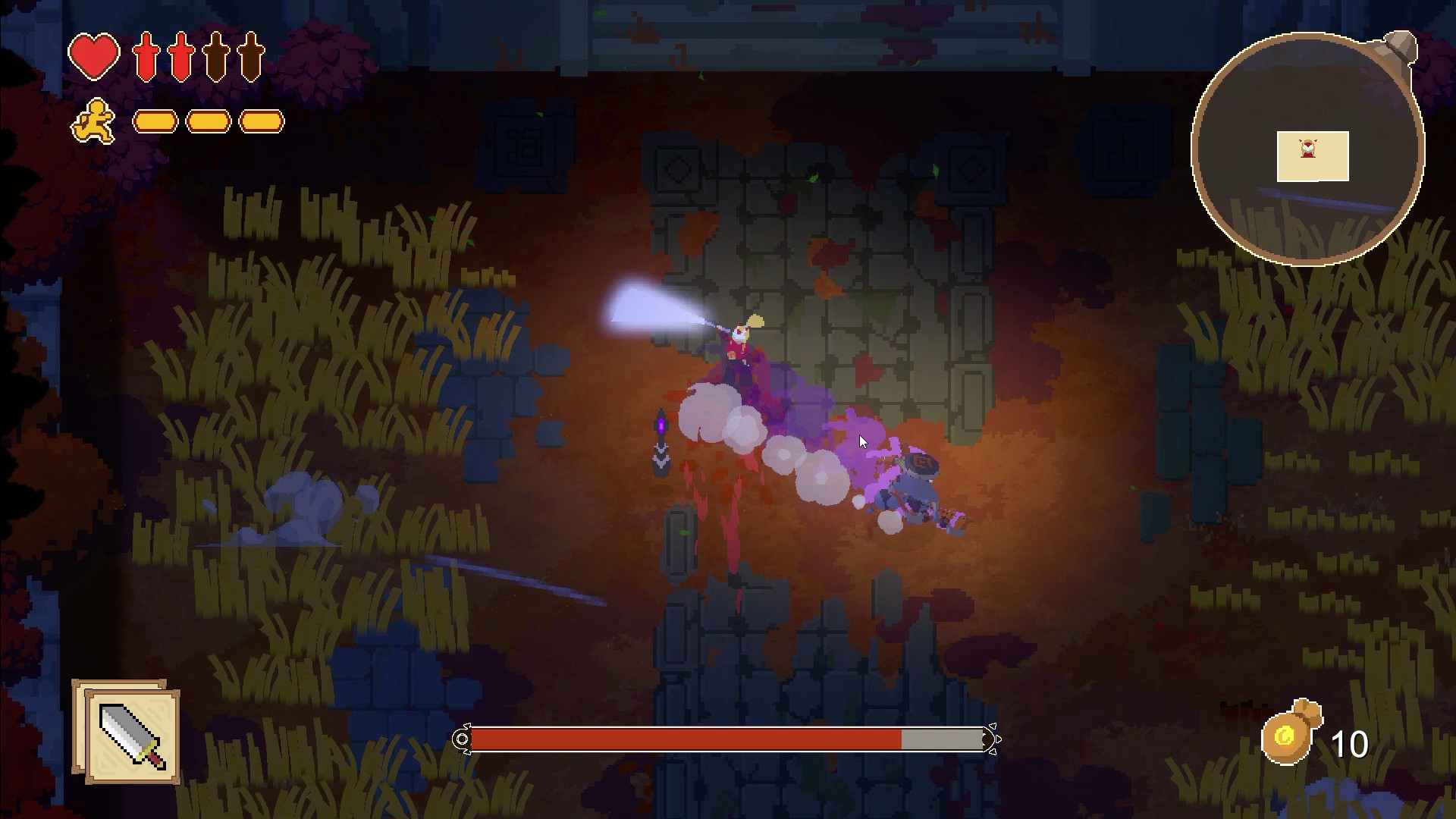Select the first torch icon beside the heart

point(146,55)
